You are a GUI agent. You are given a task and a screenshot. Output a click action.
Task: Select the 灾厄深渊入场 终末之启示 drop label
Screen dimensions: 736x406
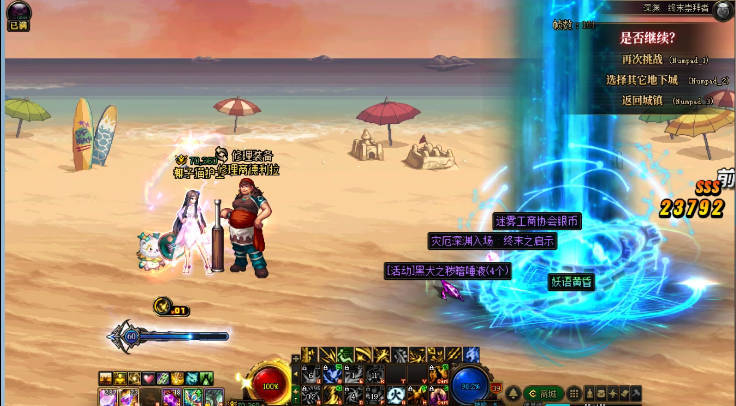pos(492,241)
